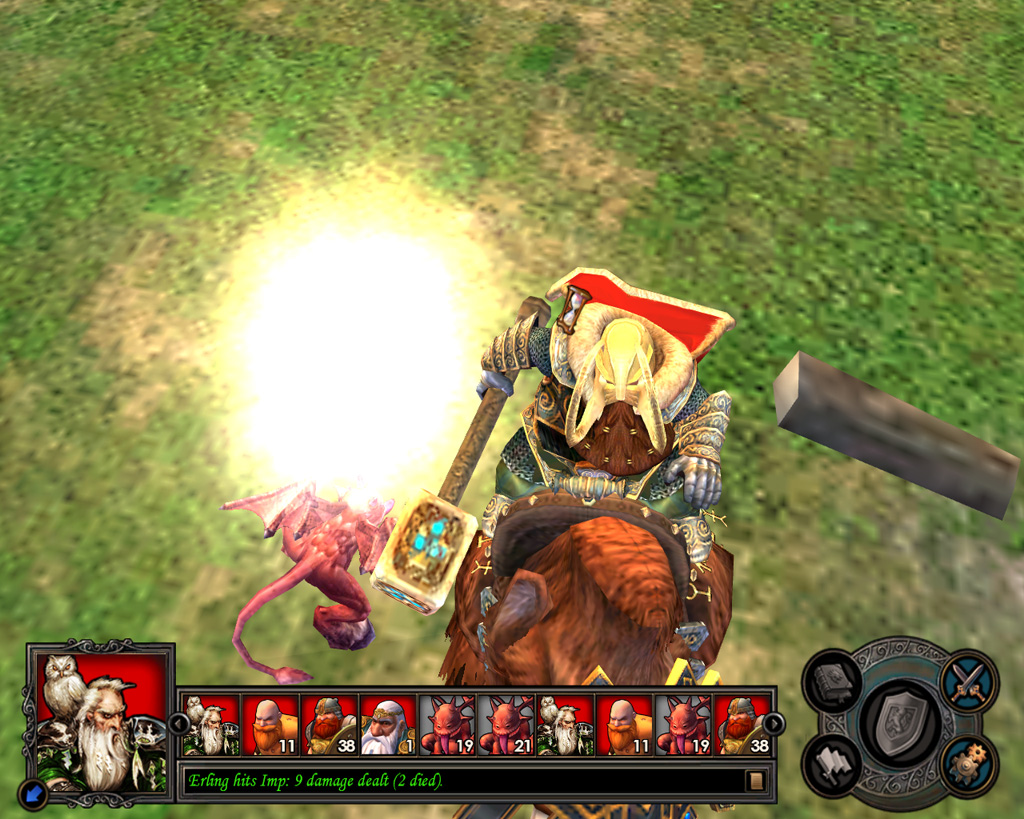
Task: Click the right arrow on initiative bar
Action: click(x=774, y=723)
